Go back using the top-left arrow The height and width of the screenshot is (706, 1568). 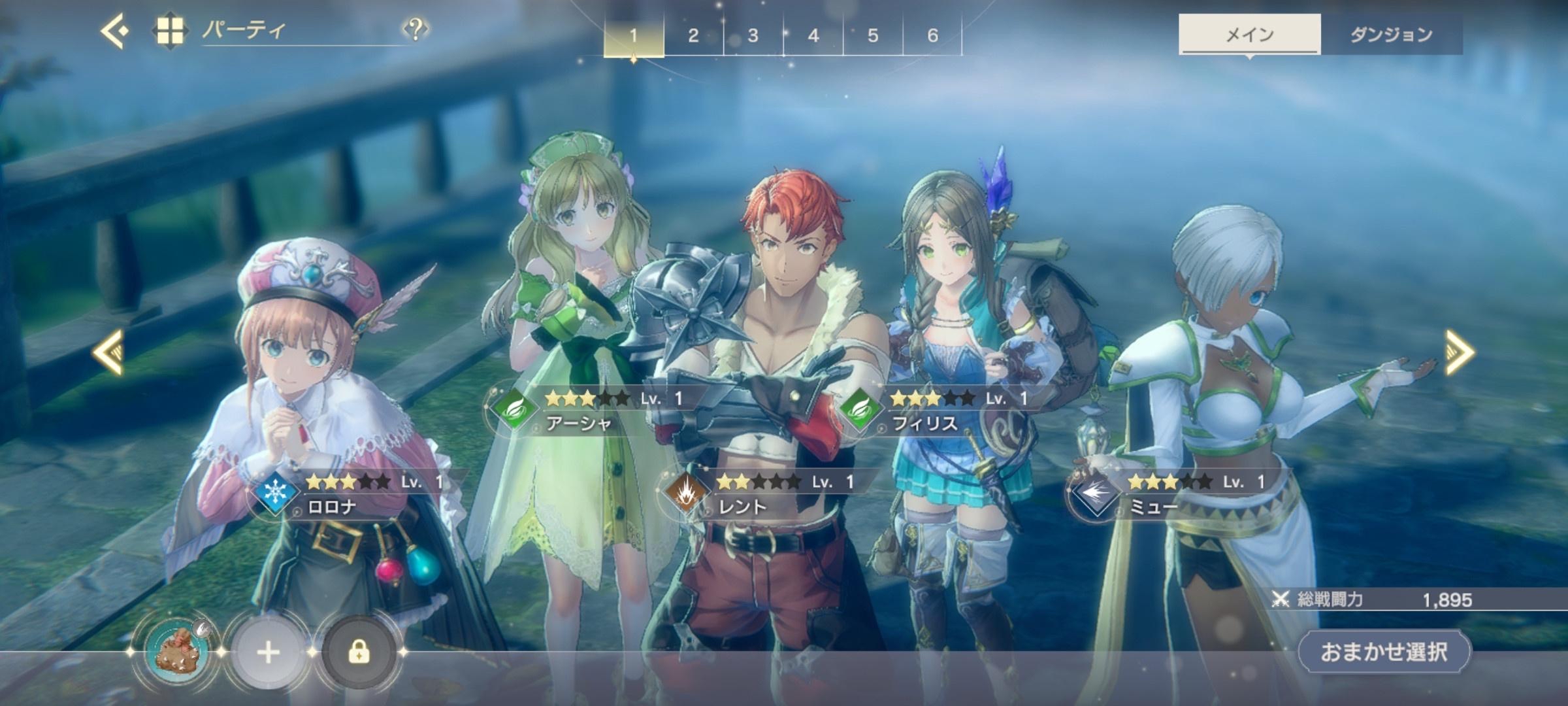point(114,31)
